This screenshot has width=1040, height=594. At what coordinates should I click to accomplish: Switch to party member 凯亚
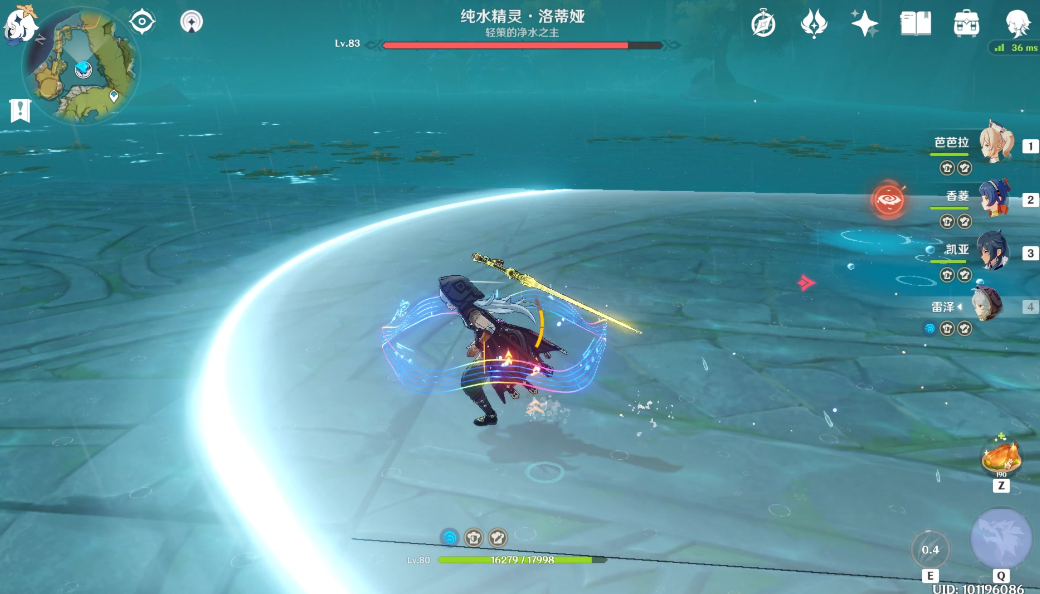994,252
